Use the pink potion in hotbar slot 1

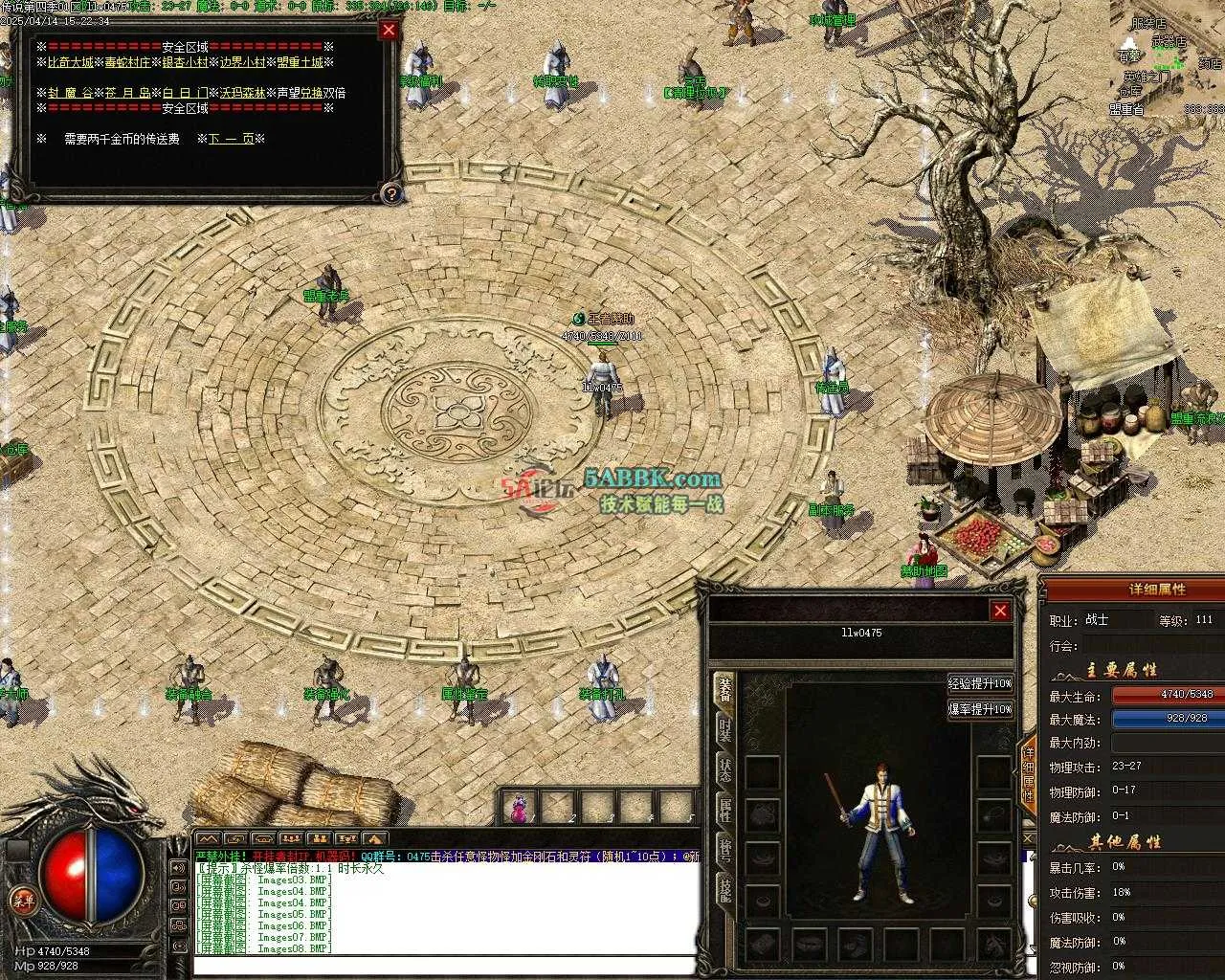pyautogui.click(x=520, y=807)
